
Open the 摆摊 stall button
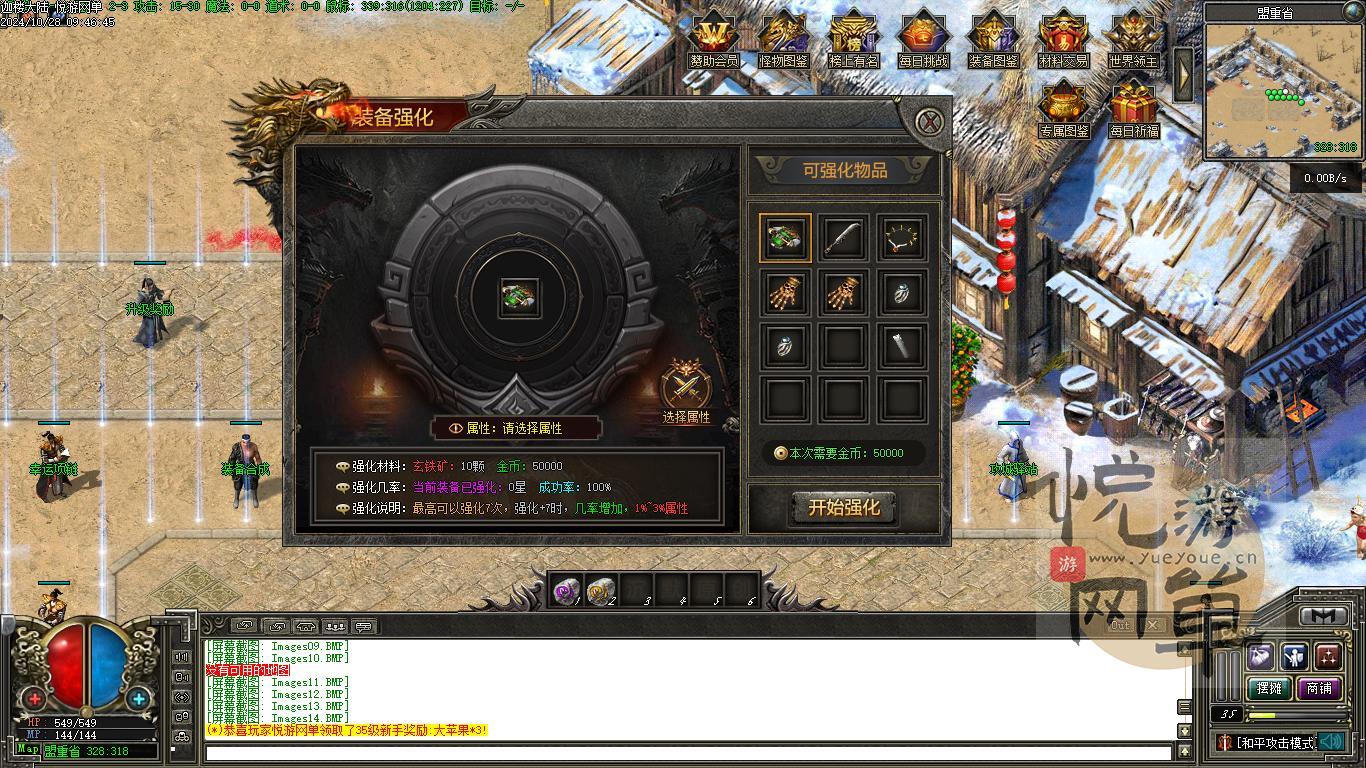coord(1269,688)
